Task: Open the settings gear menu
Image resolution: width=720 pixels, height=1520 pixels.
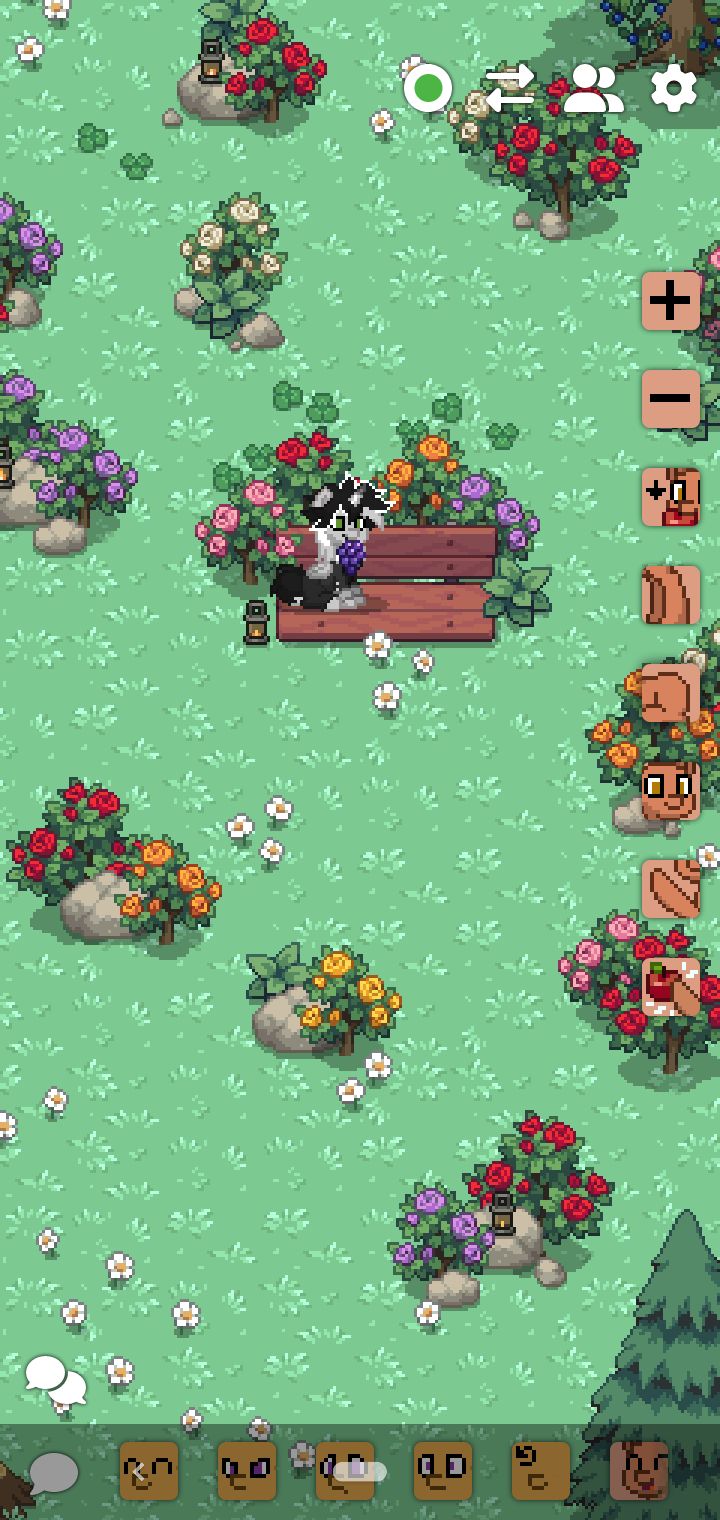Action: tap(673, 89)
